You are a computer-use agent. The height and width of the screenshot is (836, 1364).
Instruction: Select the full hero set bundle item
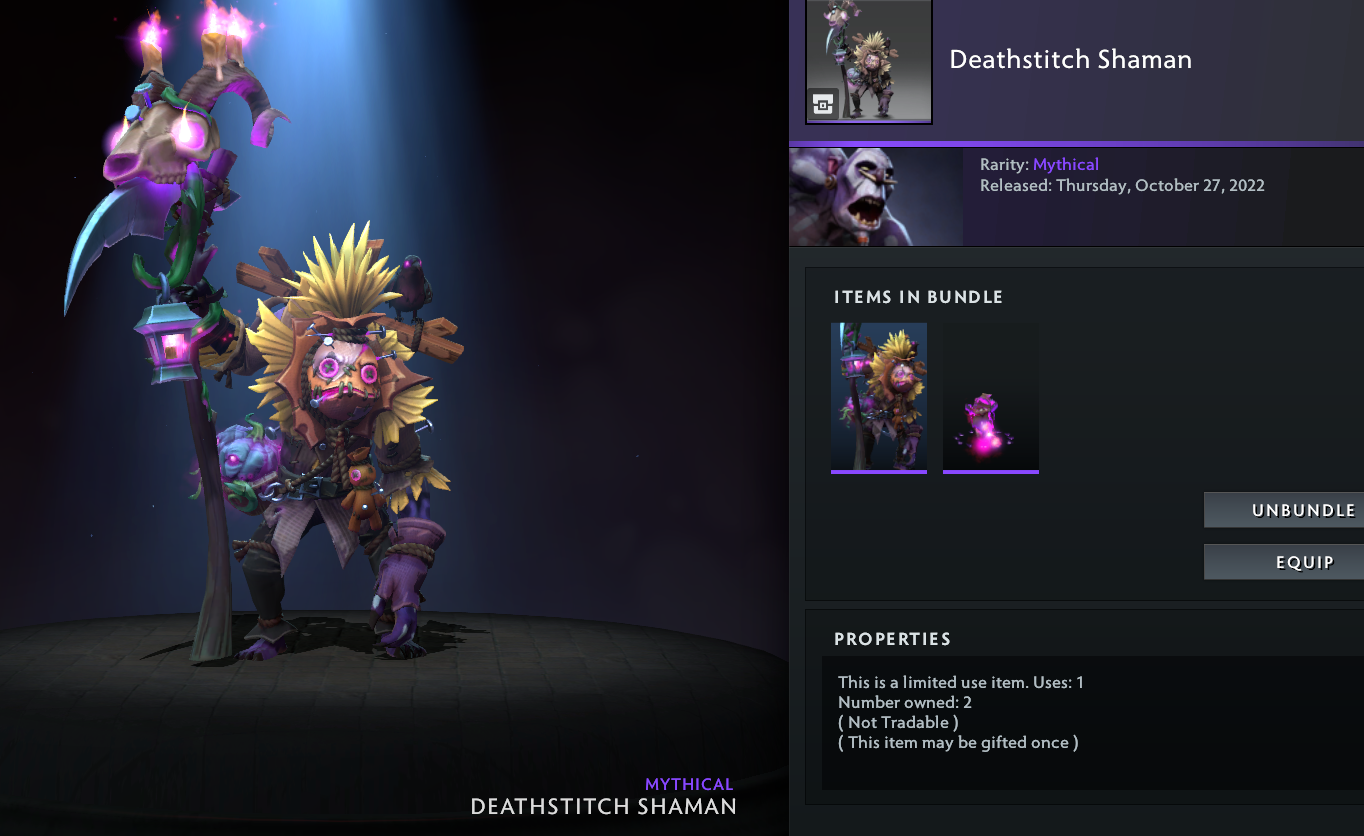879,397
